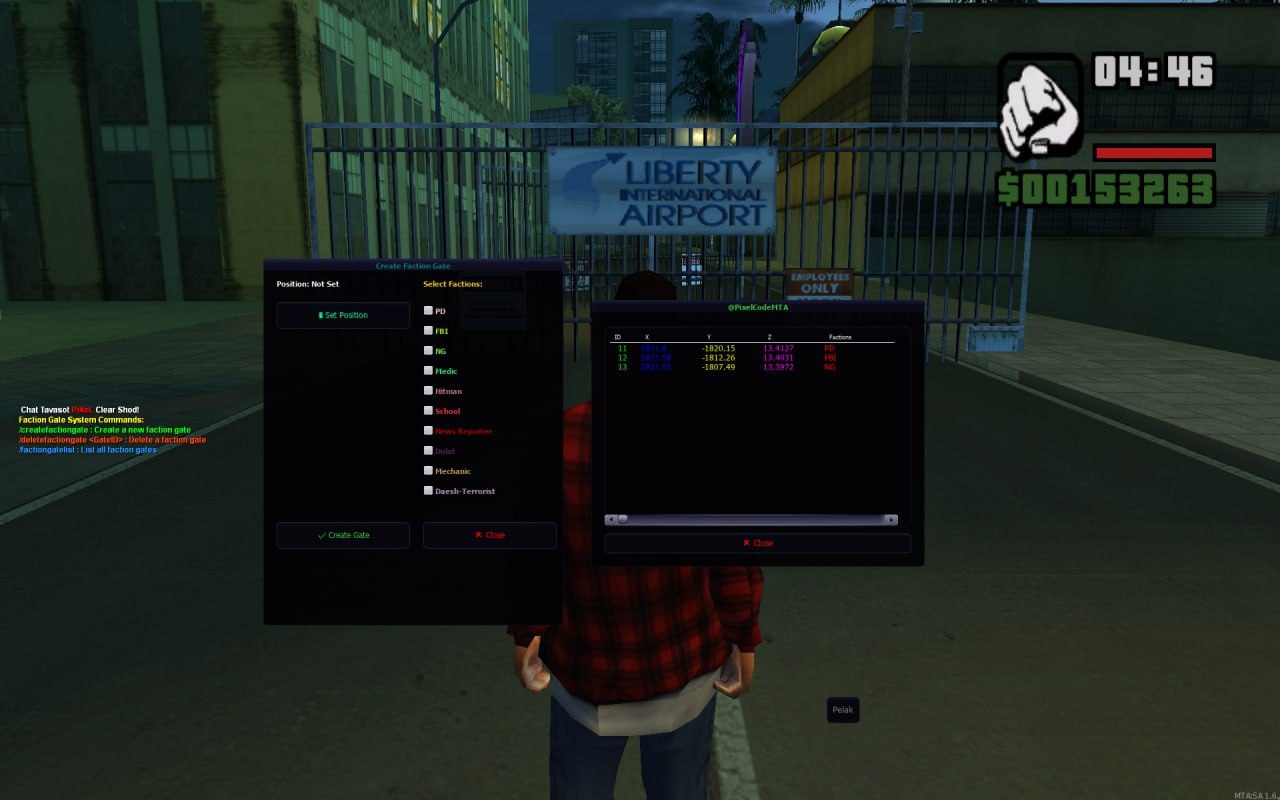Select gate ID 11 row in list
The width and height of the screenshot is (1280, 800).
[x=720, y=348]
